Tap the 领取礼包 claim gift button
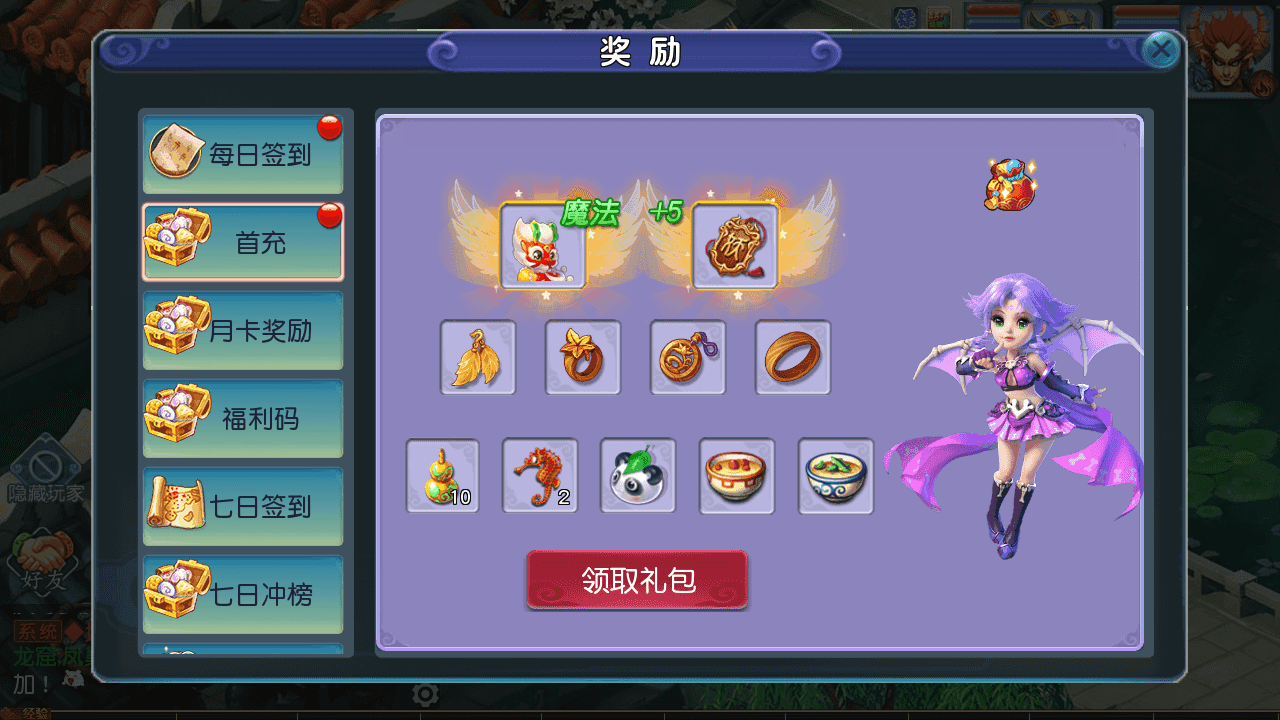The width and height of the screenshot is (1280, 720). click(637, 580)
